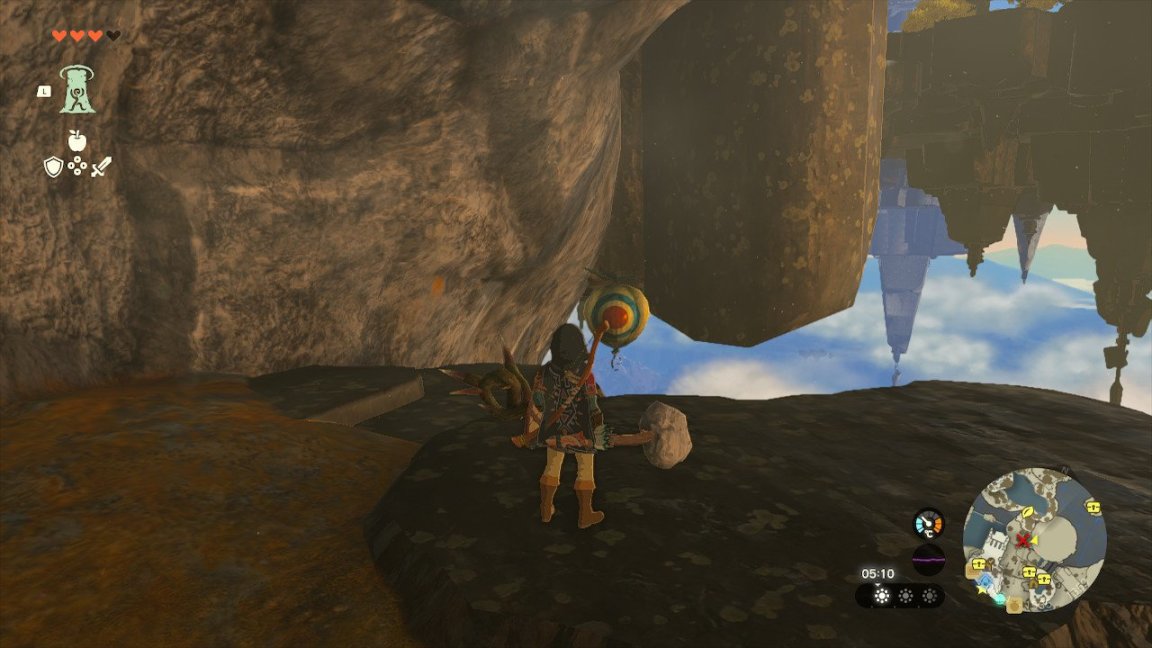Open the sword weapon quick-select
1152x648 pixels.
tap(101, 167)
